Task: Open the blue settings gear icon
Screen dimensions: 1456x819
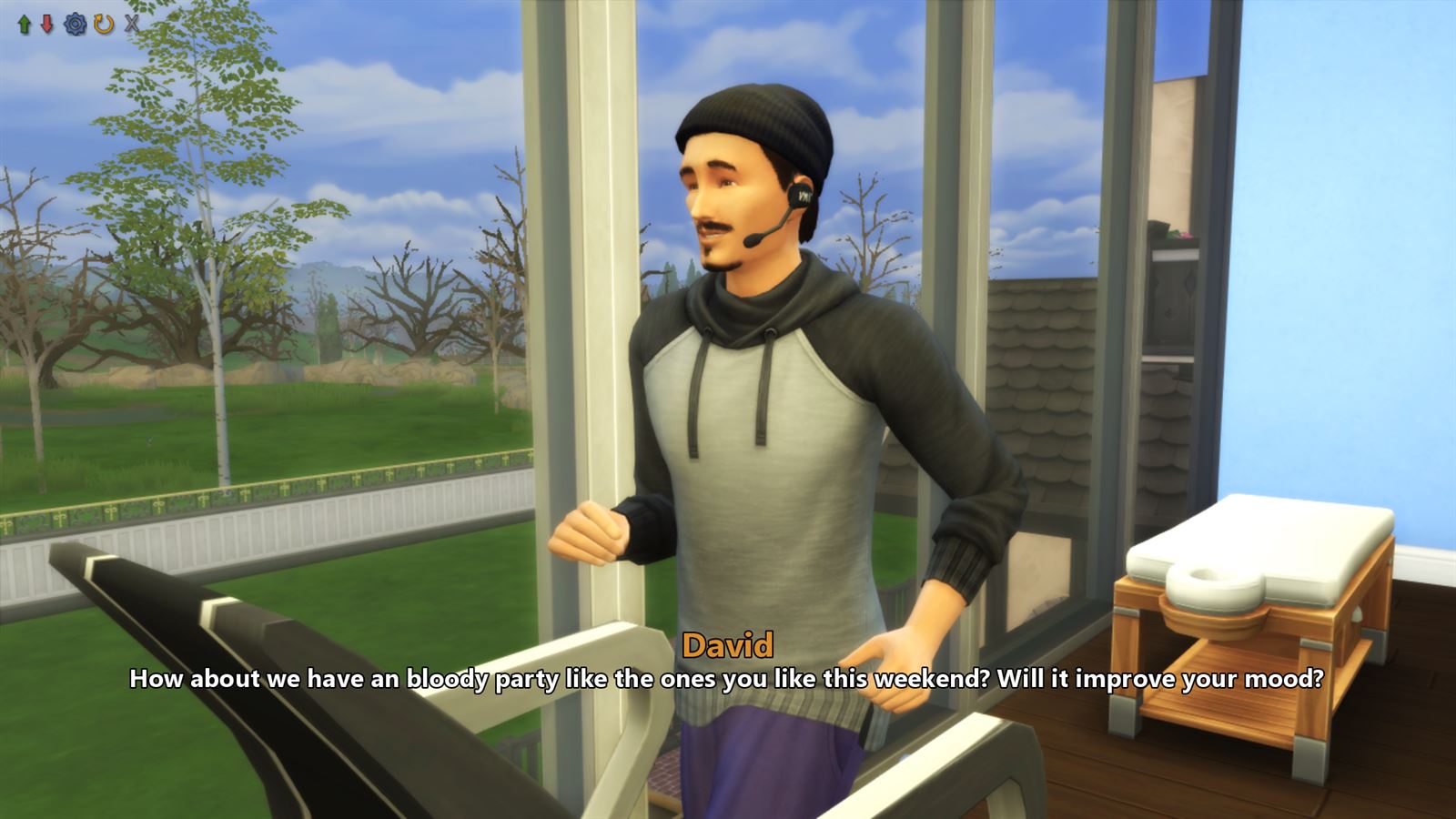Action: tap(75, 24)
